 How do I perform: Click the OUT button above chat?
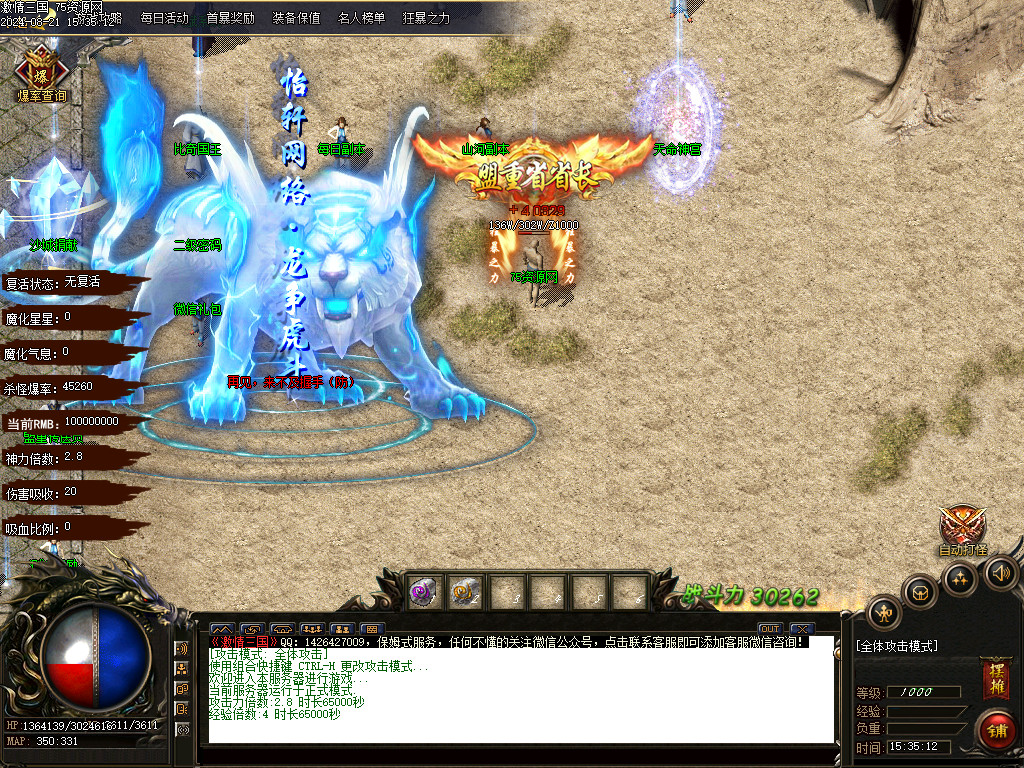[769, 629]
